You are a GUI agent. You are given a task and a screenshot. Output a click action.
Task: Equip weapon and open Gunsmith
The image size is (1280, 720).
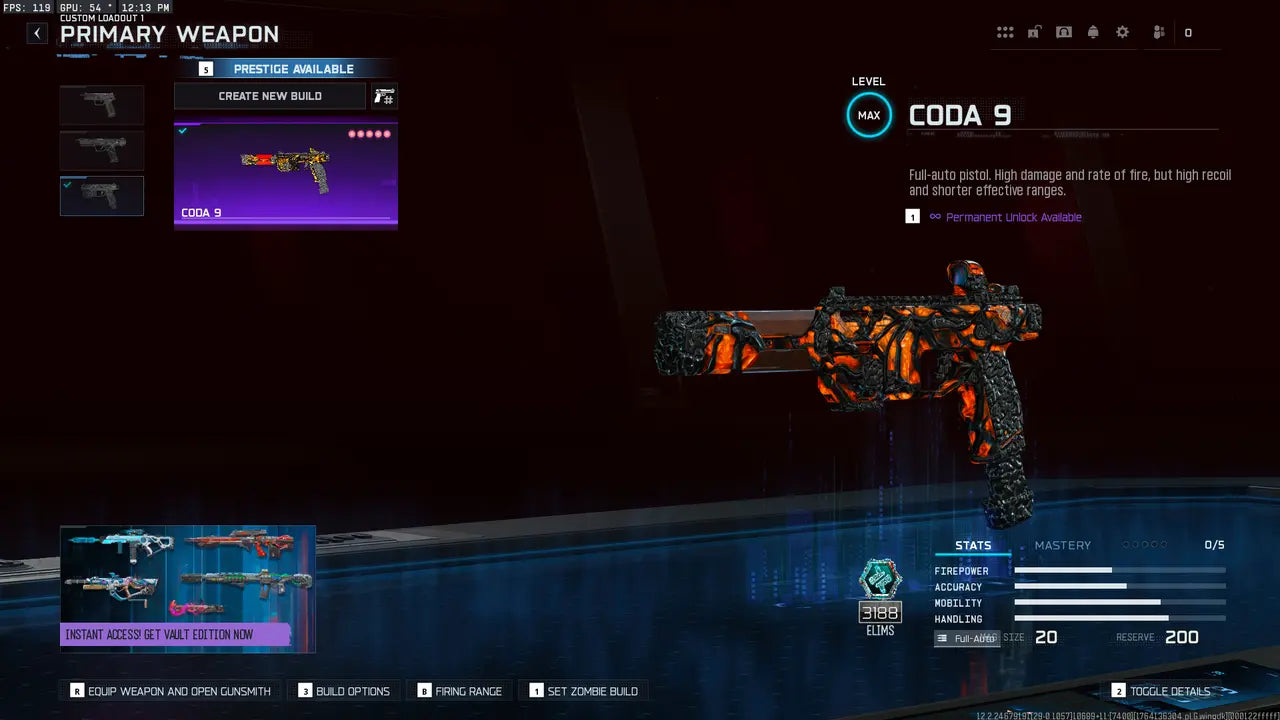[x=171, y=691]
